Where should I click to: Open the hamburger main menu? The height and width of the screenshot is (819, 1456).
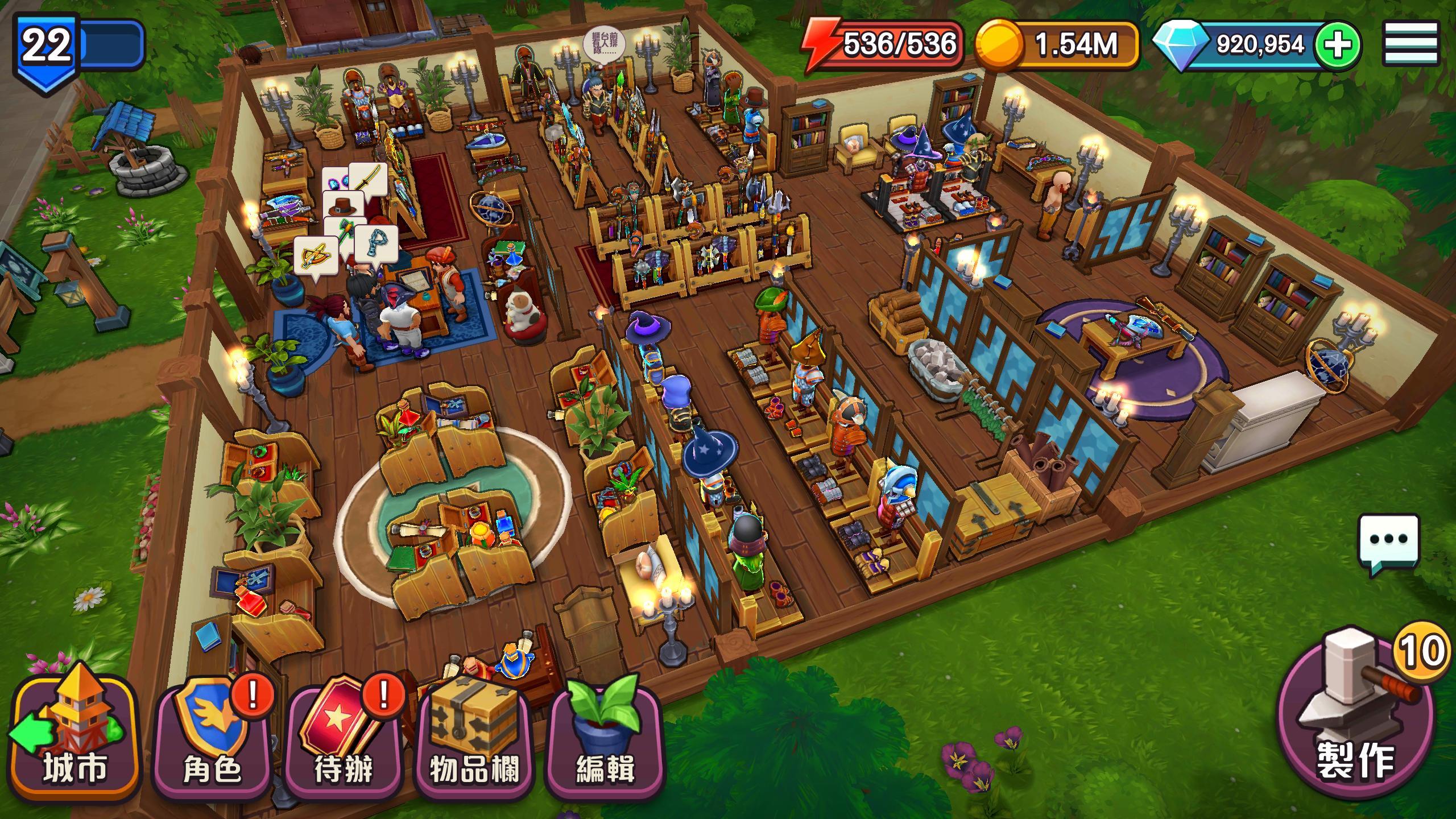(1418, 44)
